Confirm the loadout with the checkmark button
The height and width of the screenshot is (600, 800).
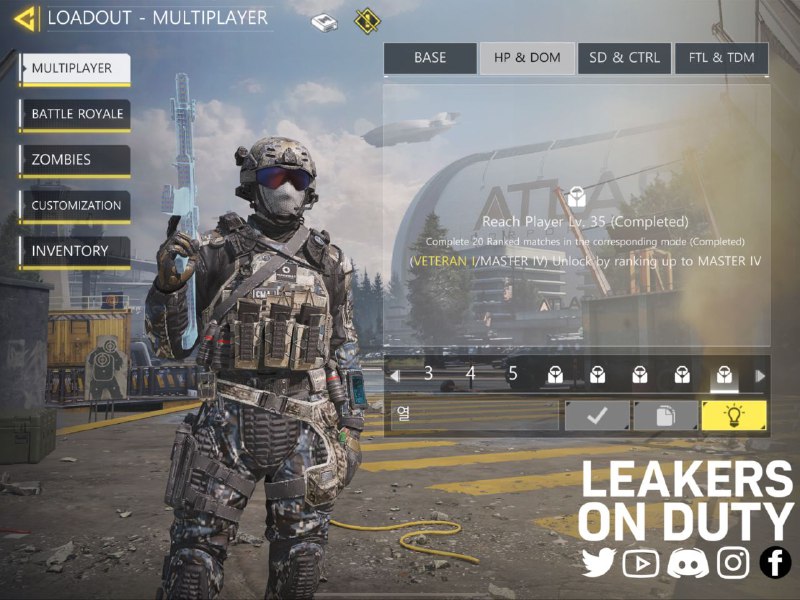pos(597,416)
